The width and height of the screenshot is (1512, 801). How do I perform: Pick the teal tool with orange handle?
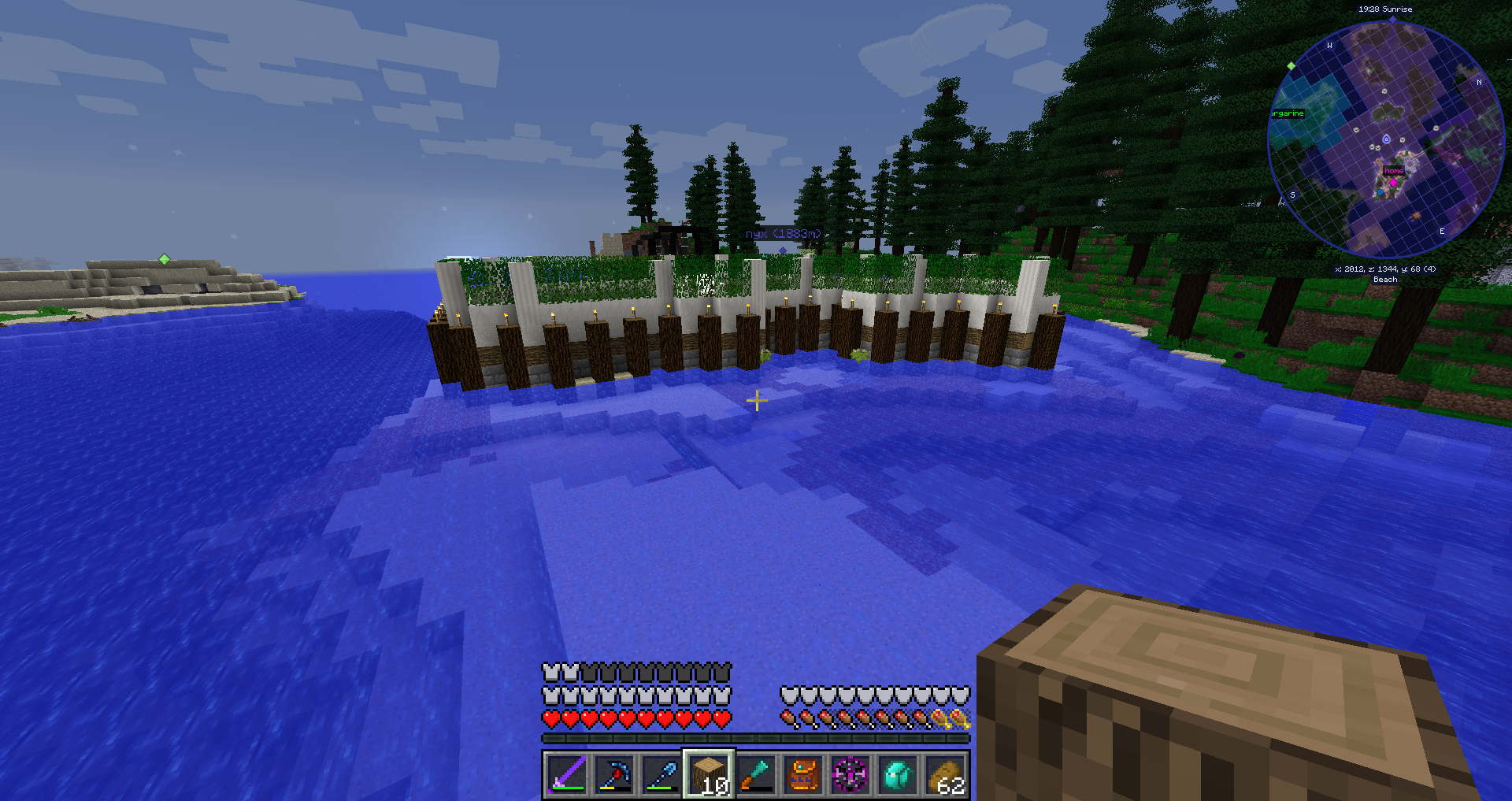point(756,773)
